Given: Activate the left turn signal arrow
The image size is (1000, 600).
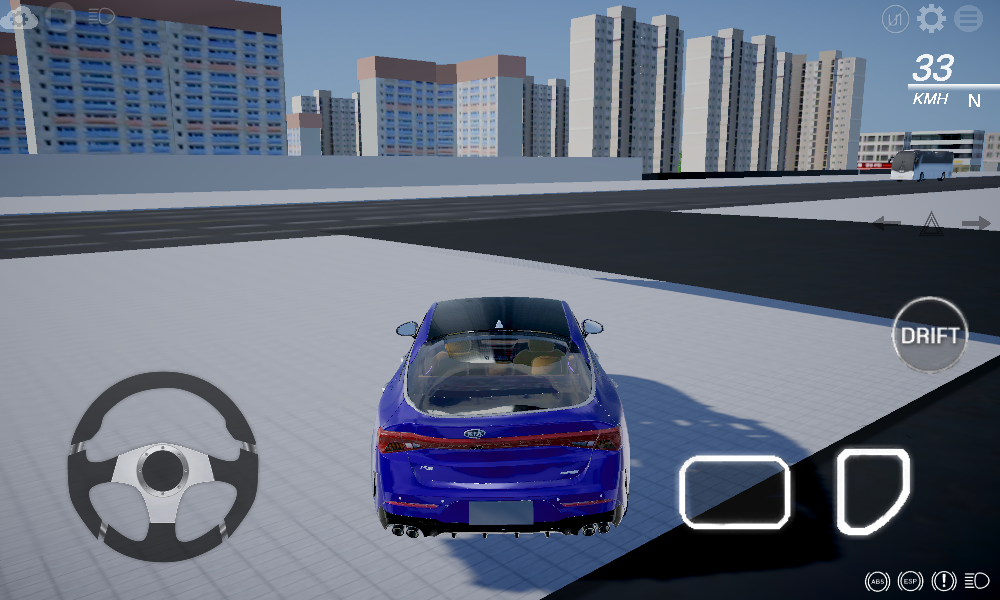Looking at the screenshot, I should pos(886,223).
